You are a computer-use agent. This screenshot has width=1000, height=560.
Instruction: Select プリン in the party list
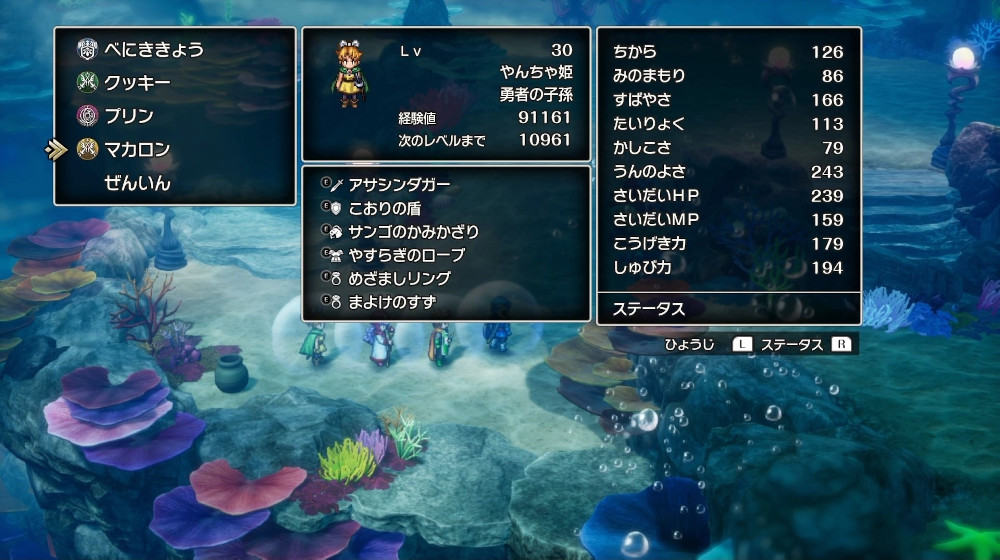[128, 116]
